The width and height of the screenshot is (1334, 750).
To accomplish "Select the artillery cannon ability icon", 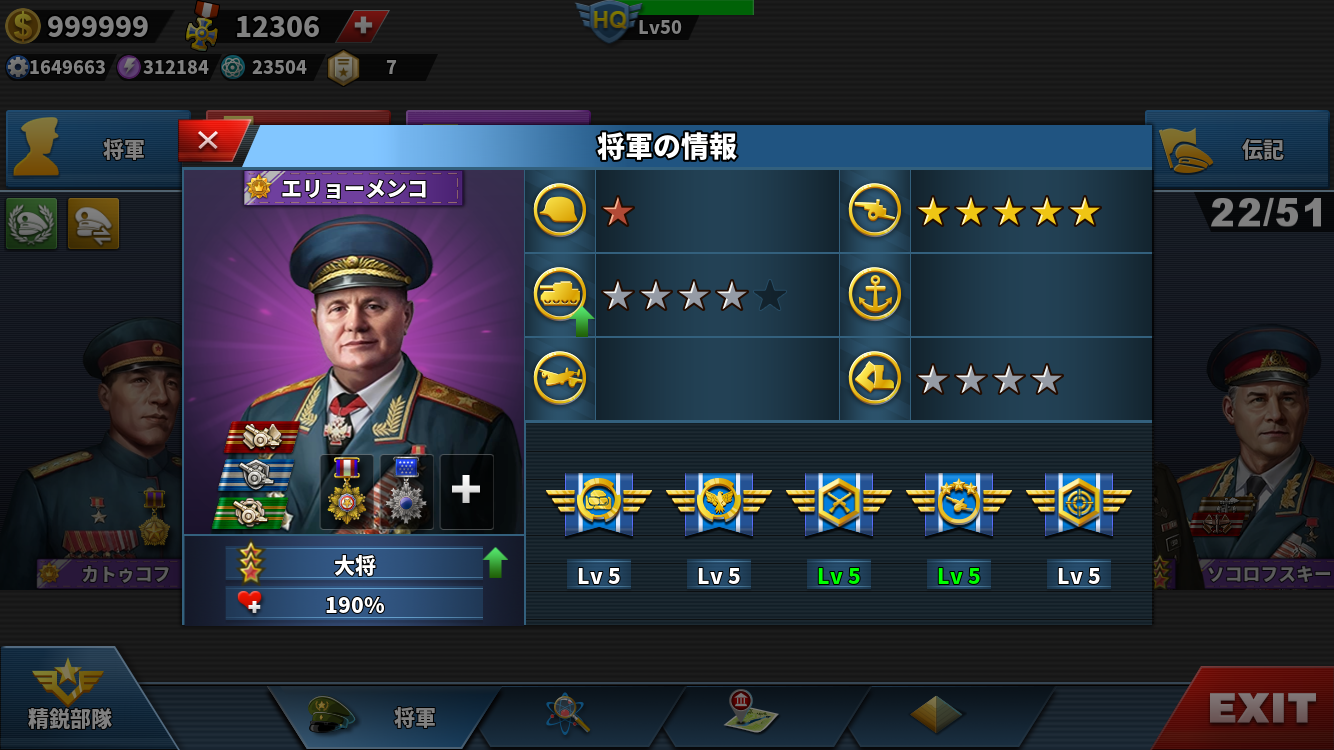I will pos(874,211).
